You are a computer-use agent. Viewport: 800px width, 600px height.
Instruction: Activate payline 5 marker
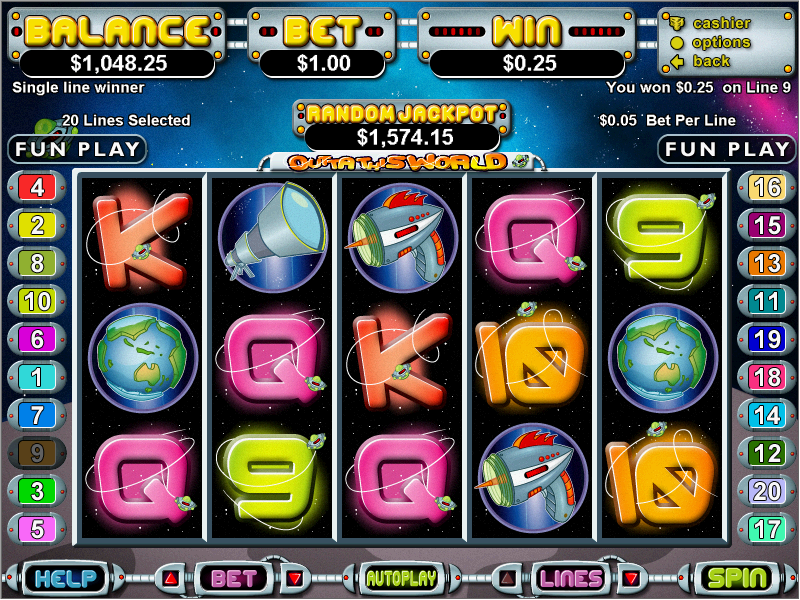37,528
